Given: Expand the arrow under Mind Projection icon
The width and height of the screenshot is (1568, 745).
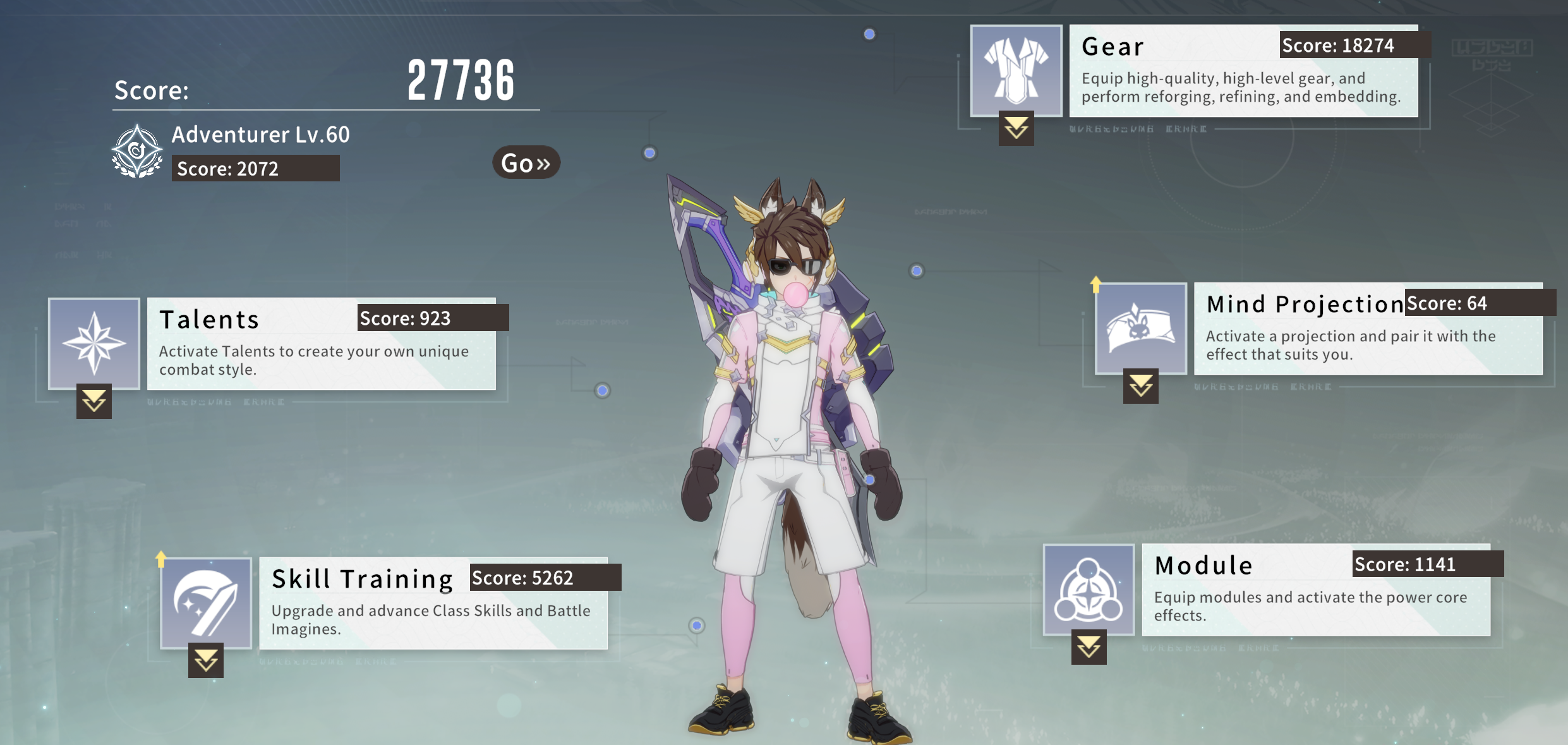Looking at the screenshot, I should pyautogui.click(x=1140, y=386).
